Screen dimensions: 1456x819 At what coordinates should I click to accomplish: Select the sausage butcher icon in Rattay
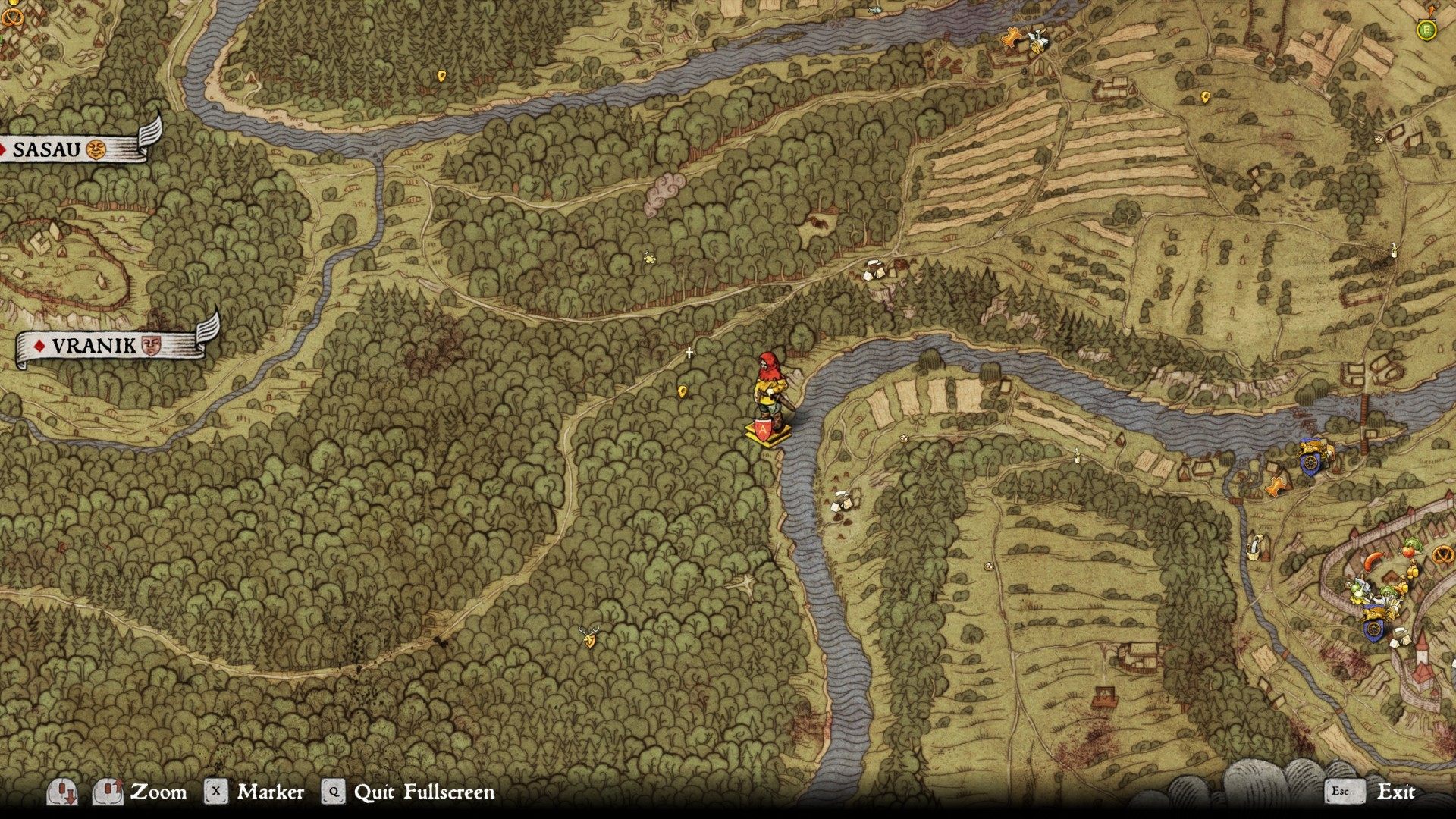pyautogui.click(x=1374, y=561)
